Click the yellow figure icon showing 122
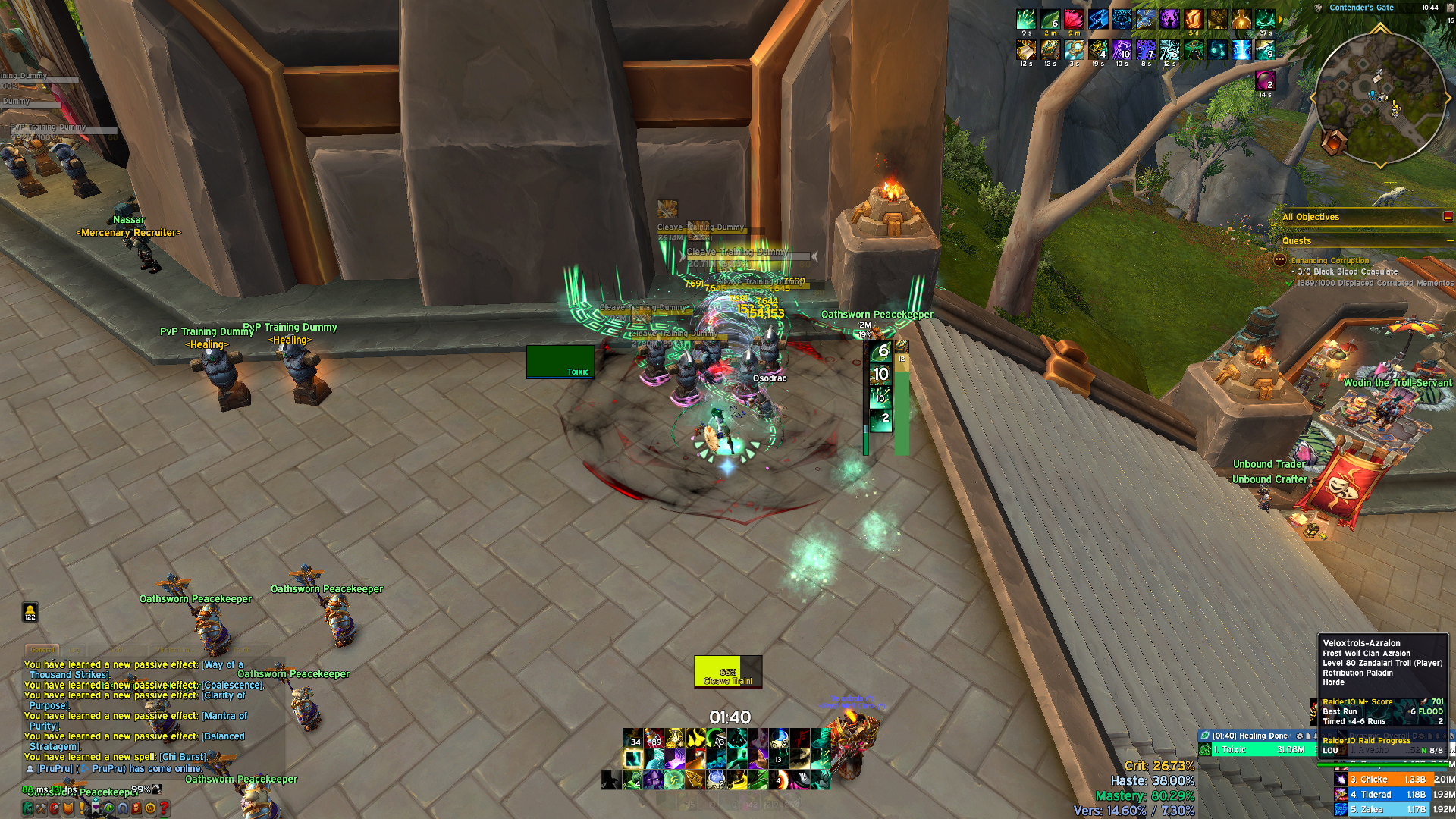 30,611
